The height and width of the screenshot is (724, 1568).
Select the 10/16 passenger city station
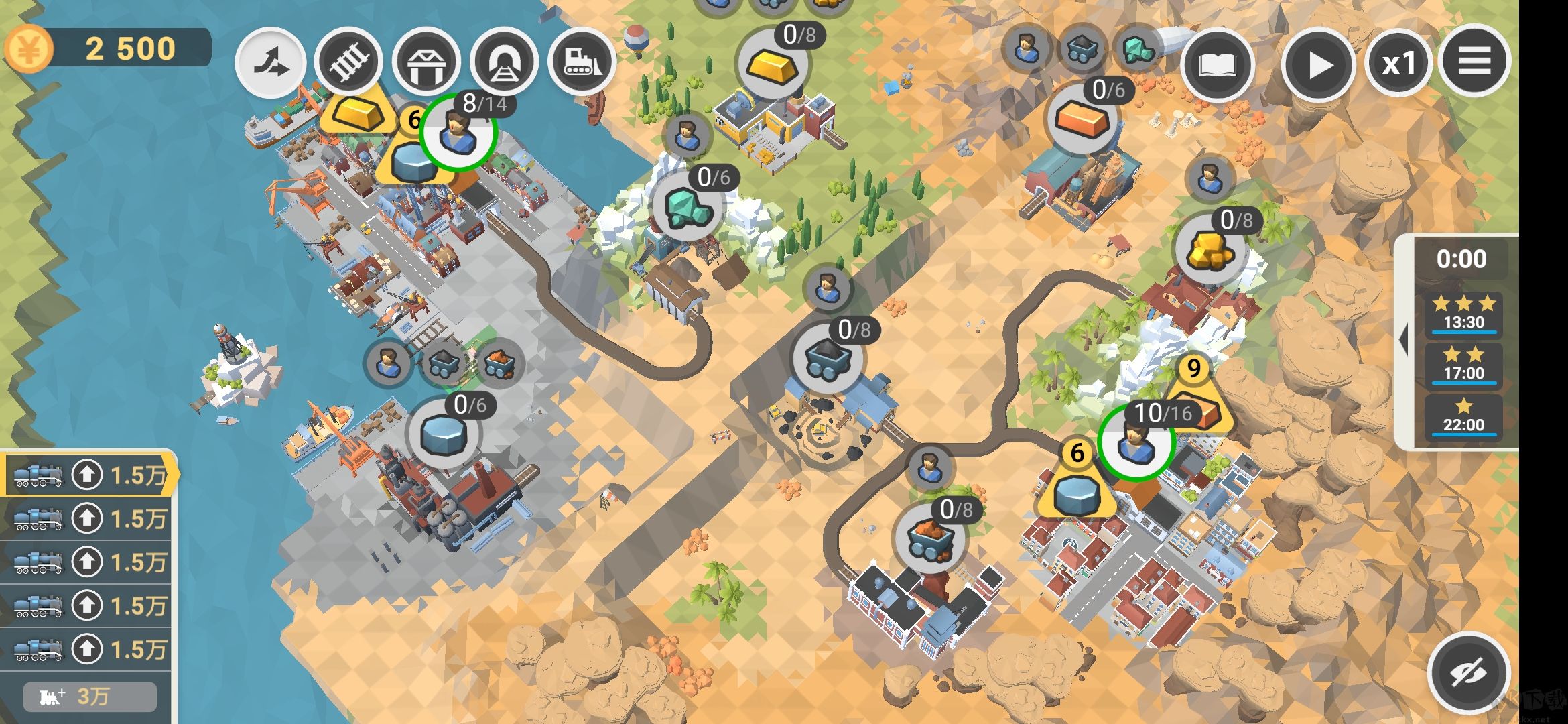click(1135, 442)
